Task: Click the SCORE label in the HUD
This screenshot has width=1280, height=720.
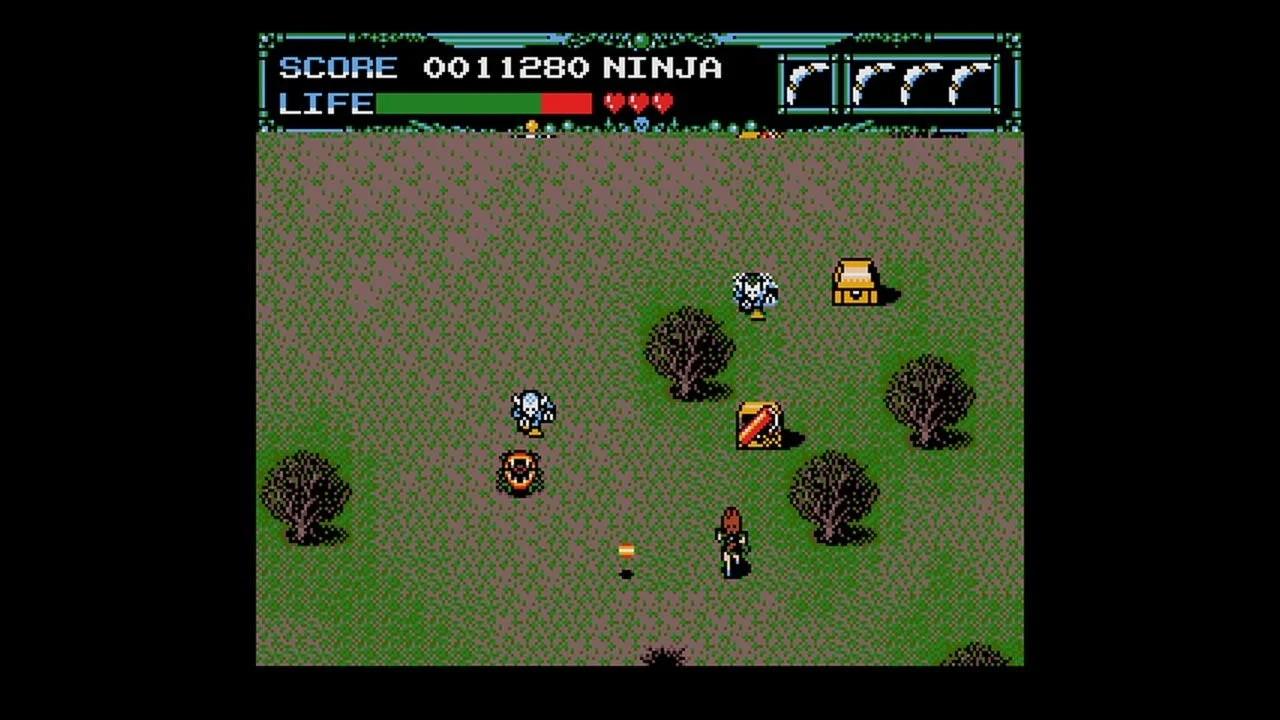Action: click(338, 68)
